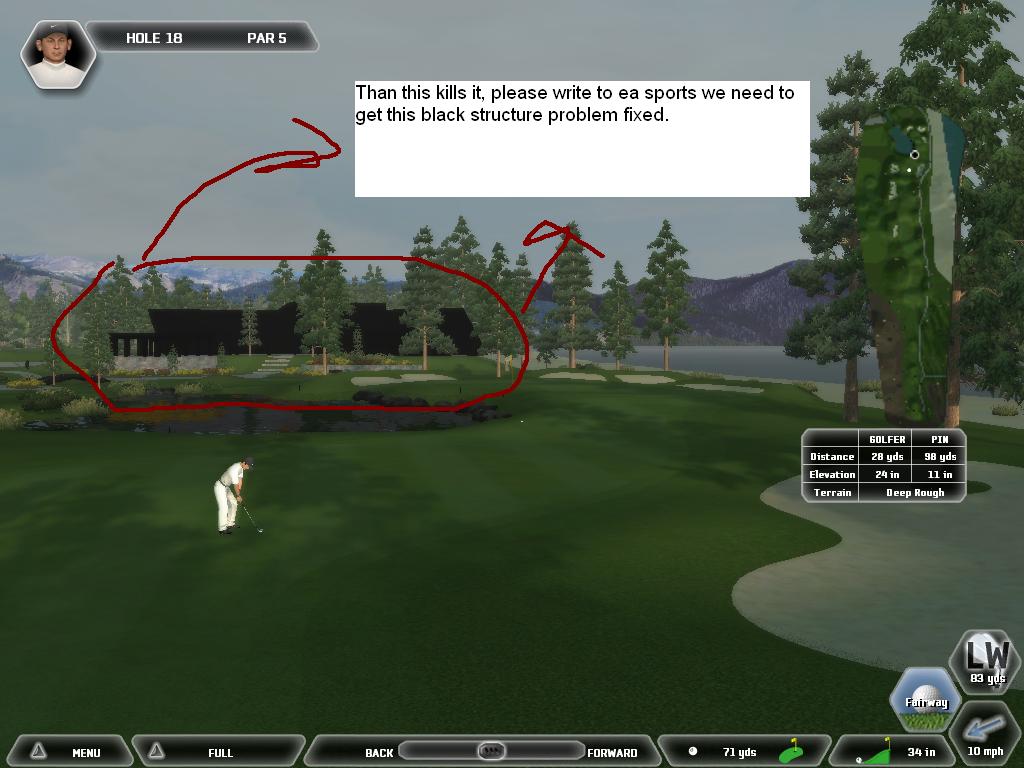The height and width of the screenshot is (768, 1024).
Task: Click the 71 yds distance-to-pin panel
Action: point(745,752)
